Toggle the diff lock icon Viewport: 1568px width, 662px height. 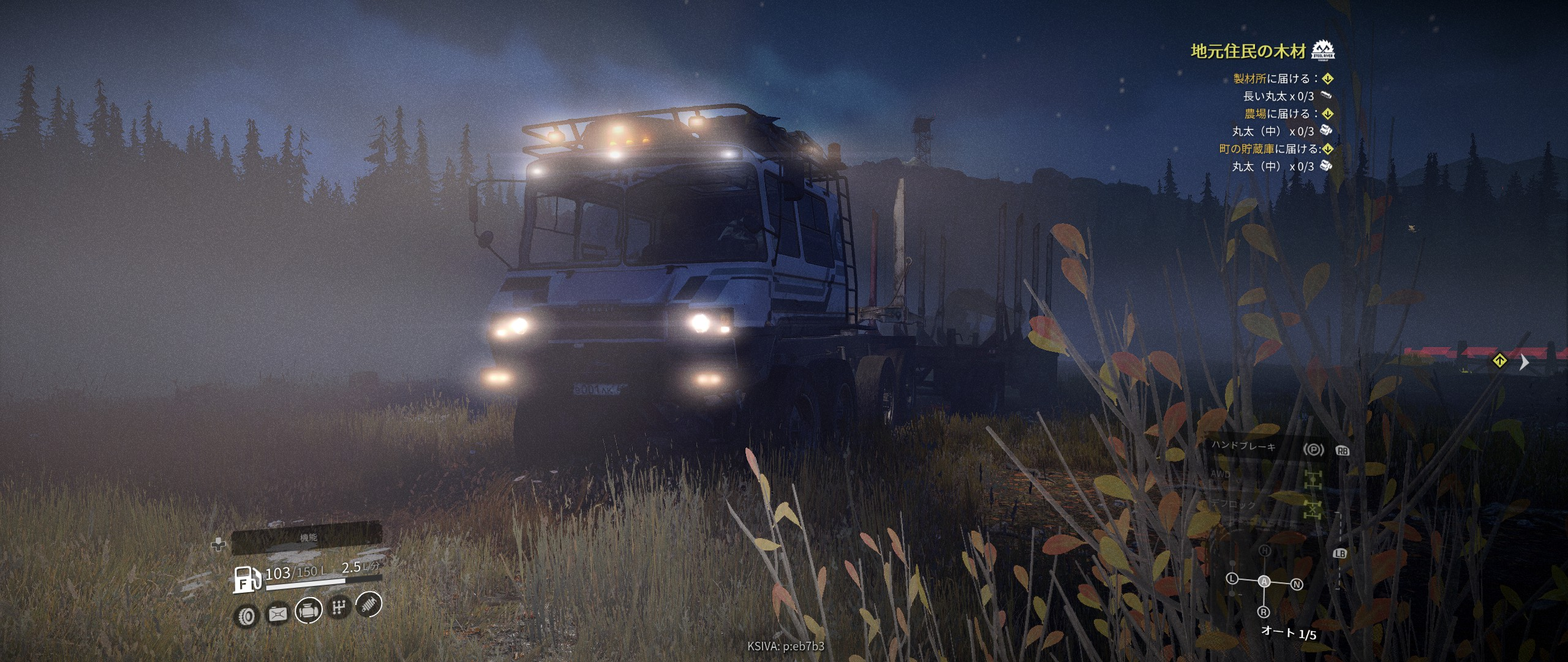[1313, 509]
